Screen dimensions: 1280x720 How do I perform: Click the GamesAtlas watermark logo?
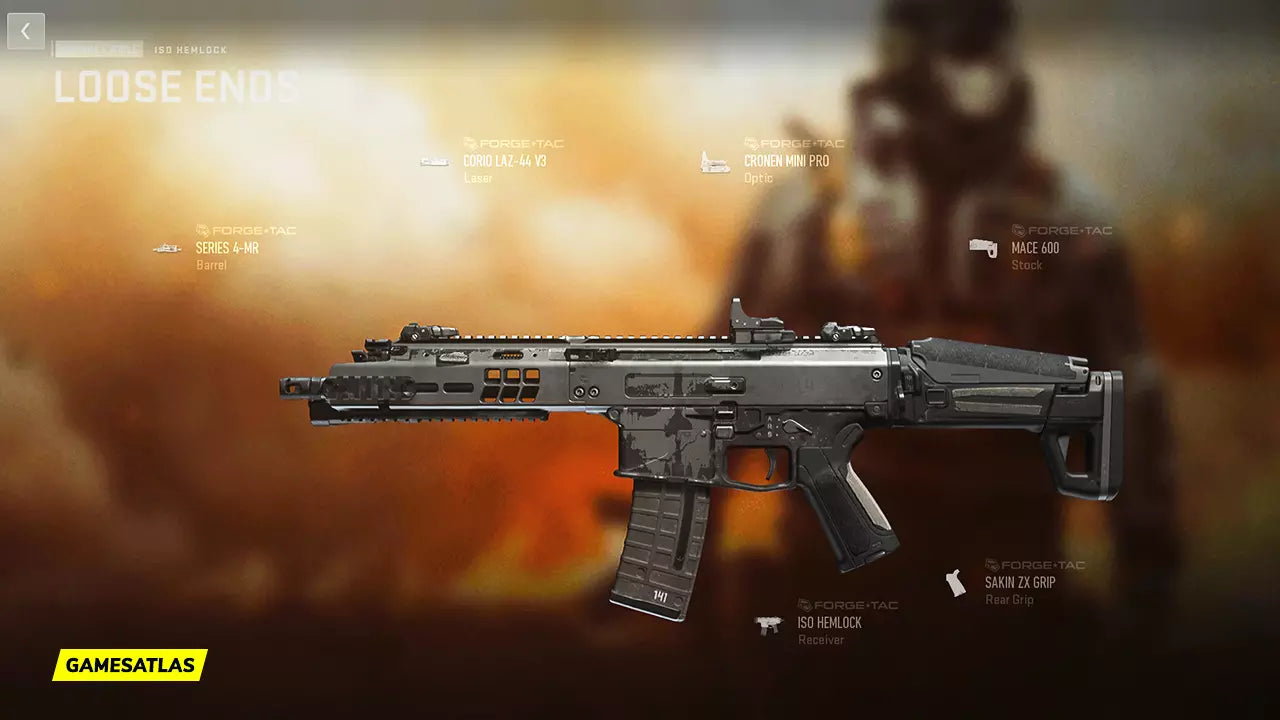130,665
